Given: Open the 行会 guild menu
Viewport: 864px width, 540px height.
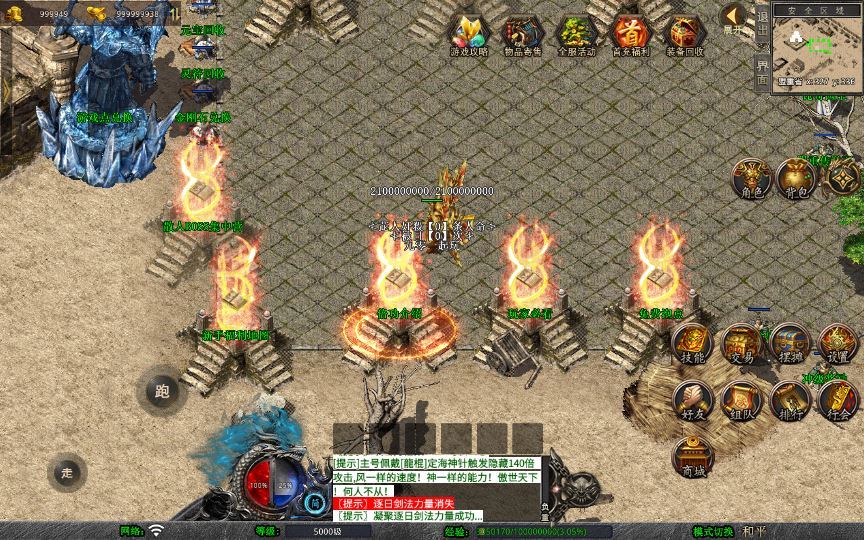Looking at the screenshot, I should [x=838, y=401].
